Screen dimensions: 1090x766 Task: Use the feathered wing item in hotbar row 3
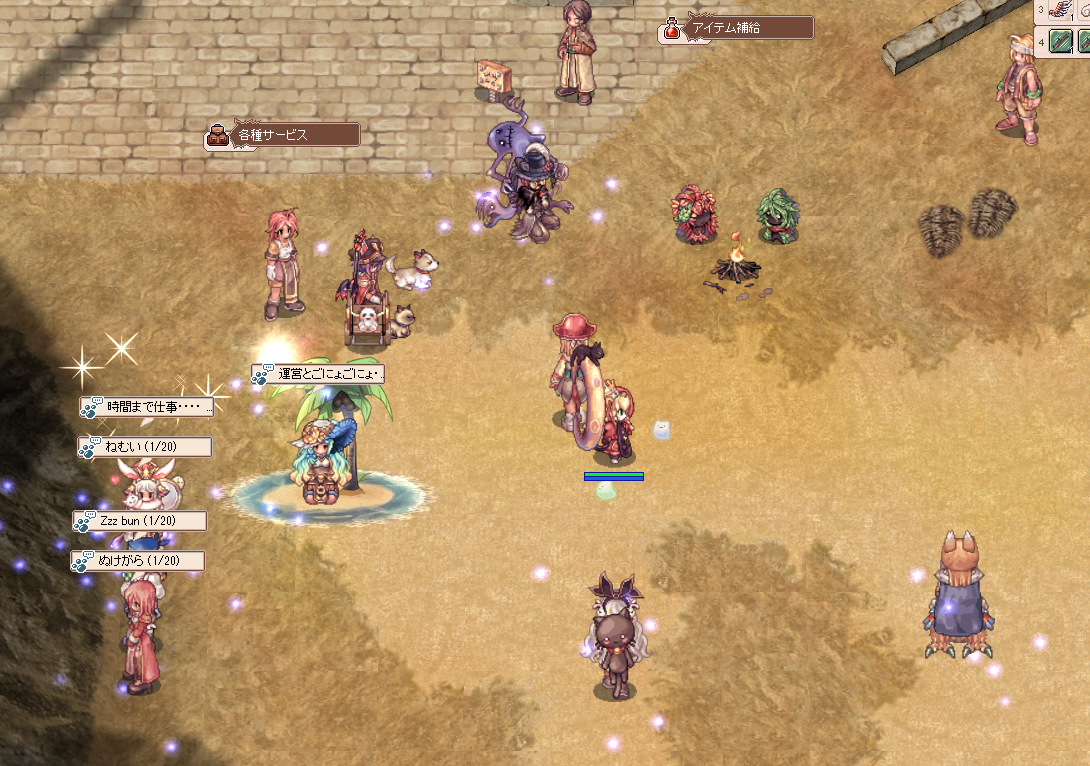tap(1061, 10)
